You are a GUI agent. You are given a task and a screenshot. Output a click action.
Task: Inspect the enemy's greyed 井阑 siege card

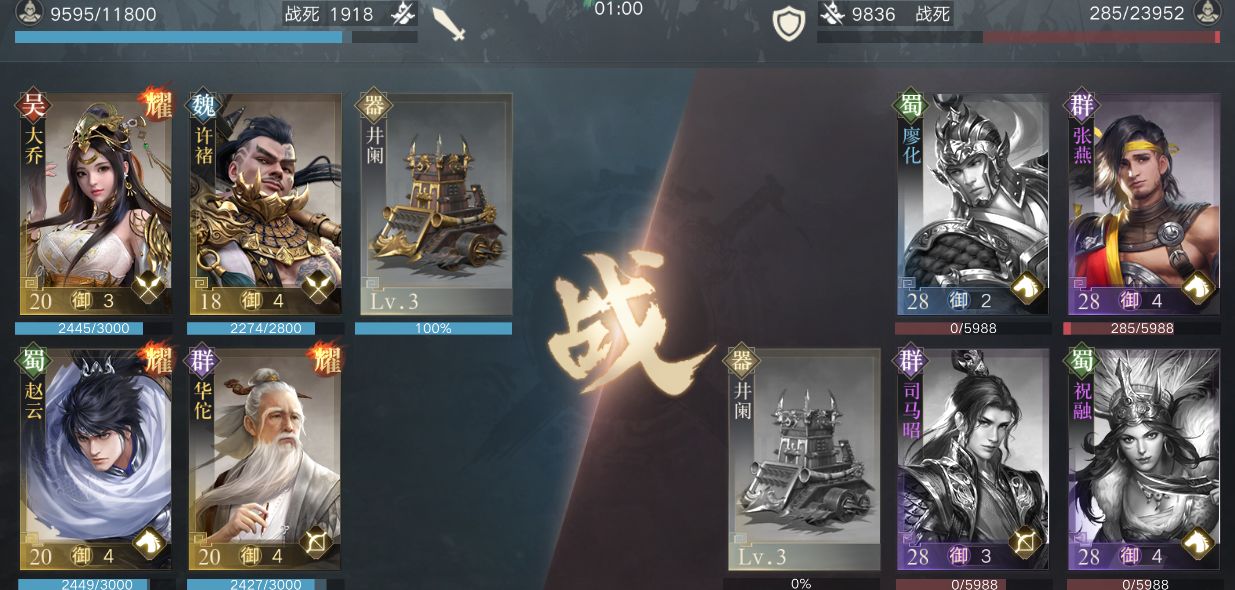pos(804,458)
